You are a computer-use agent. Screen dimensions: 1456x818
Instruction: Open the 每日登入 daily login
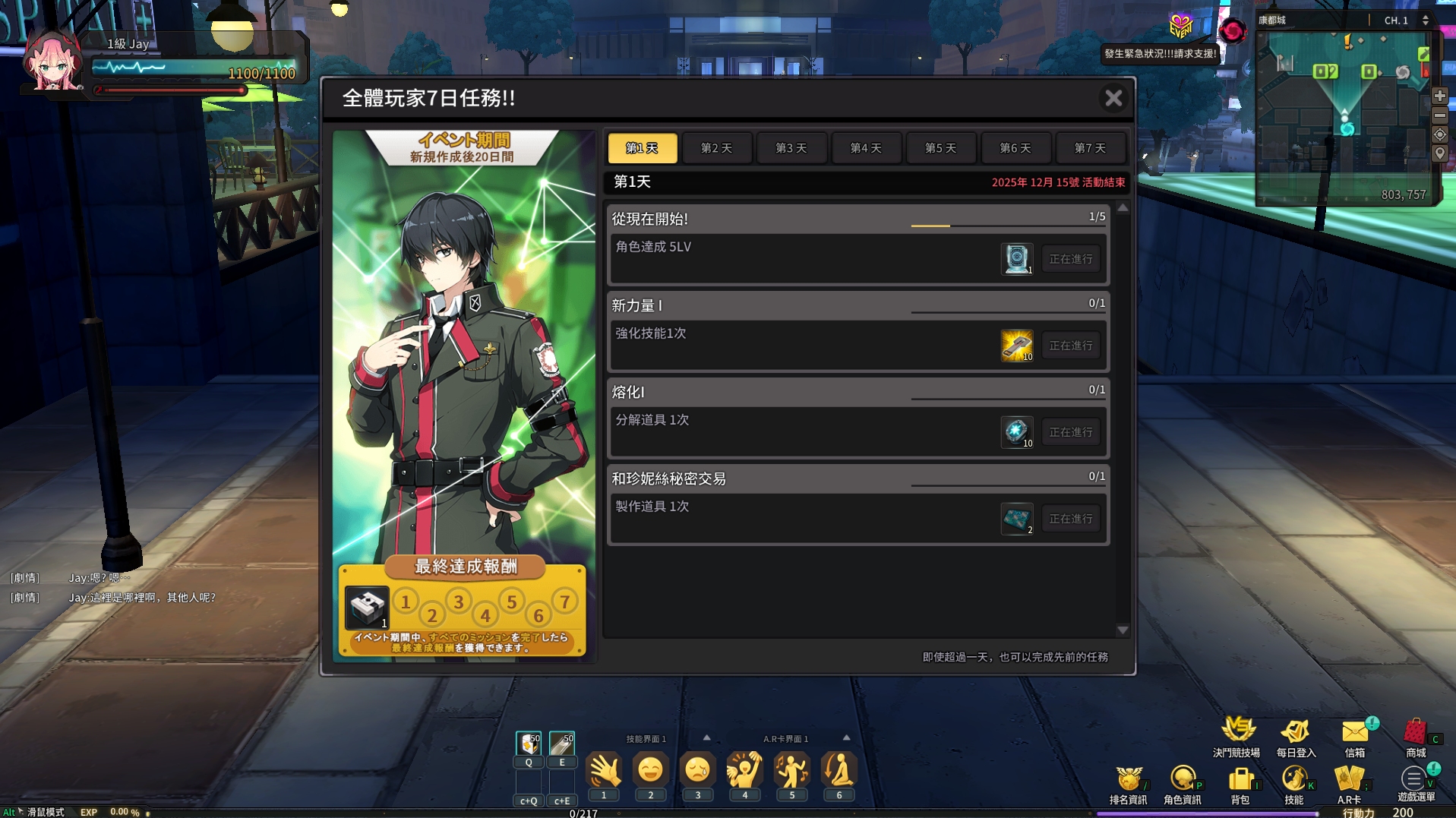tap(1295, 737)
